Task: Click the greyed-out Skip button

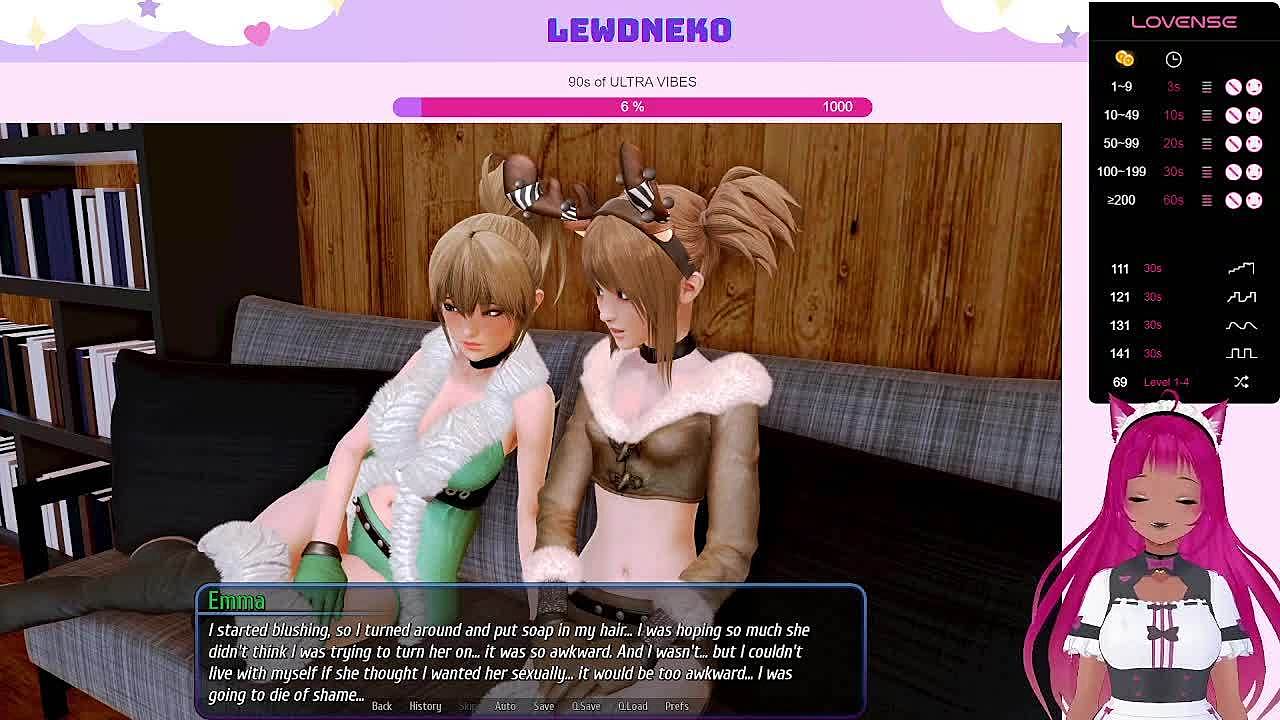Action: (x=467, y=706)
